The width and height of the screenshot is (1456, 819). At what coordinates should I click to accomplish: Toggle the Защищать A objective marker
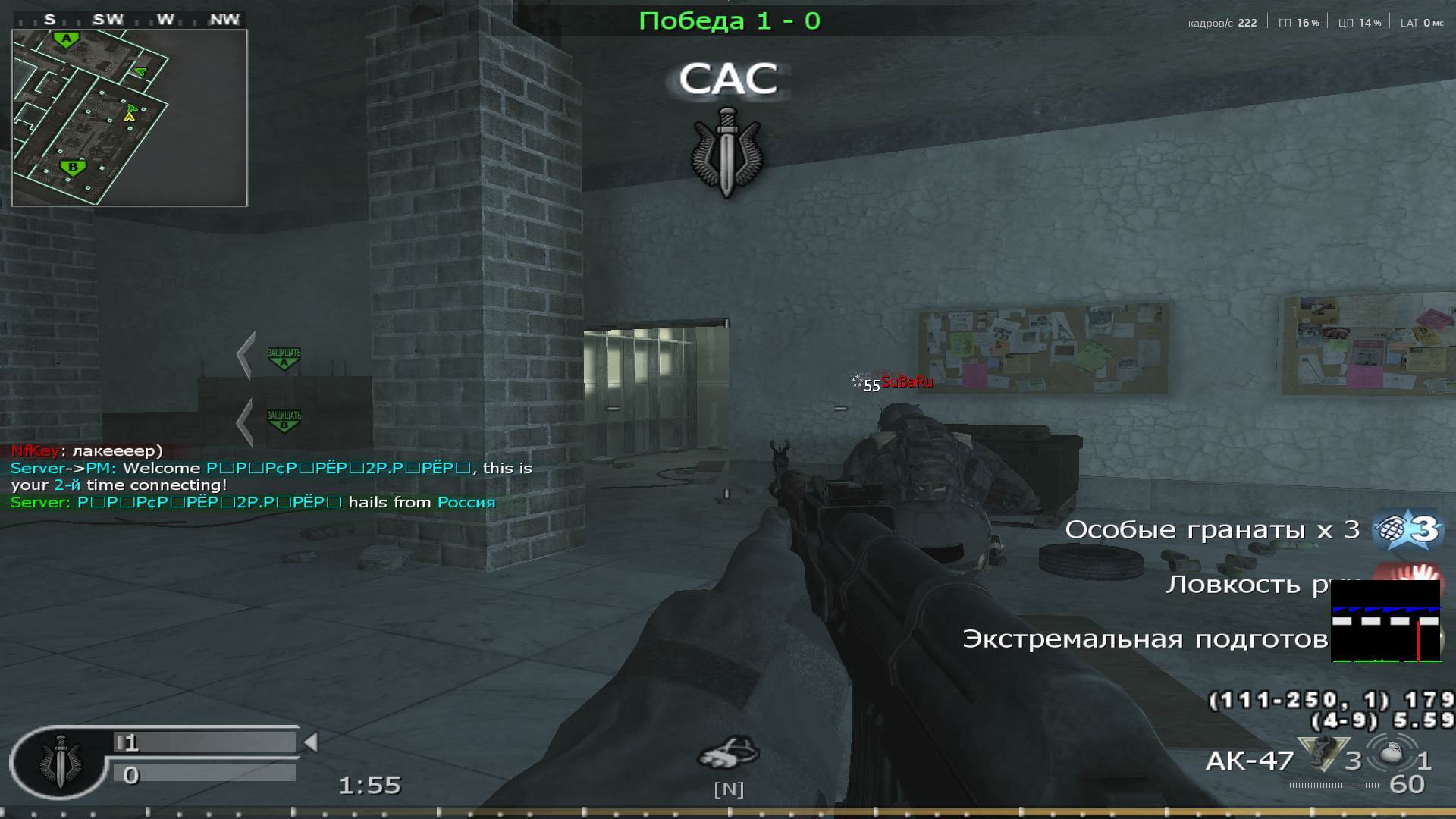coord(282,355)
